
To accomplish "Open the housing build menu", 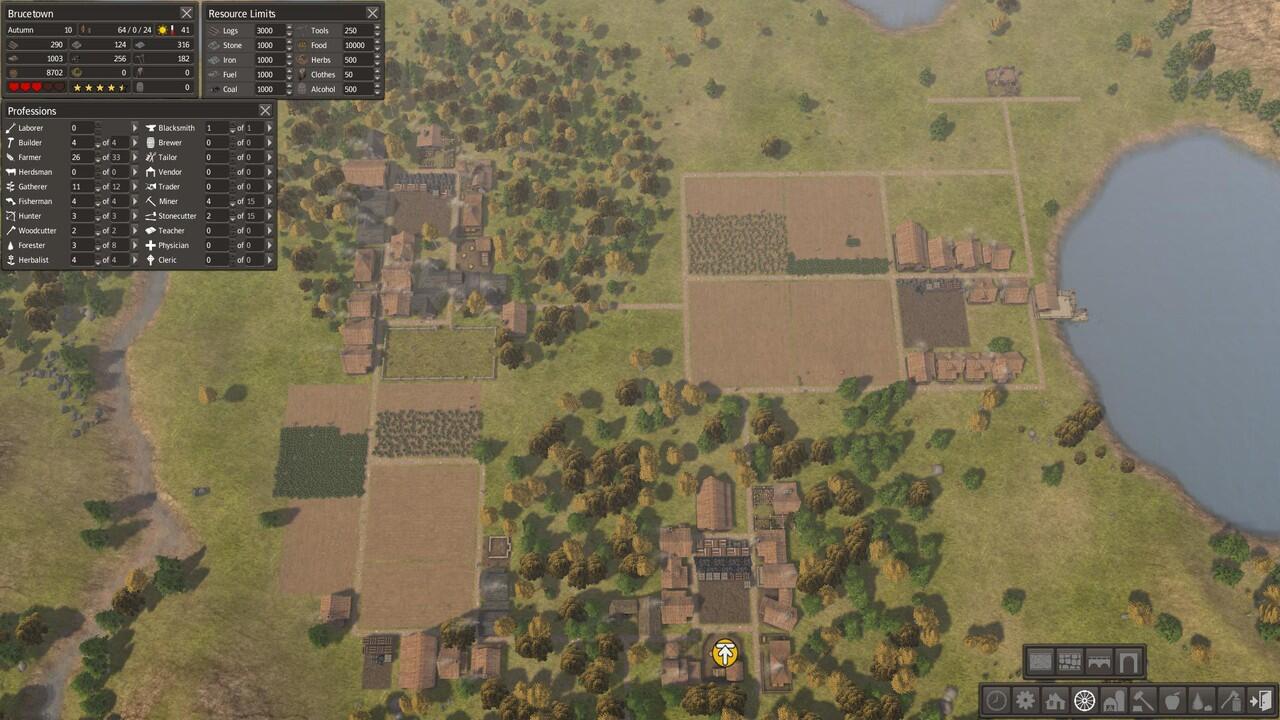I will (1055, 700).
